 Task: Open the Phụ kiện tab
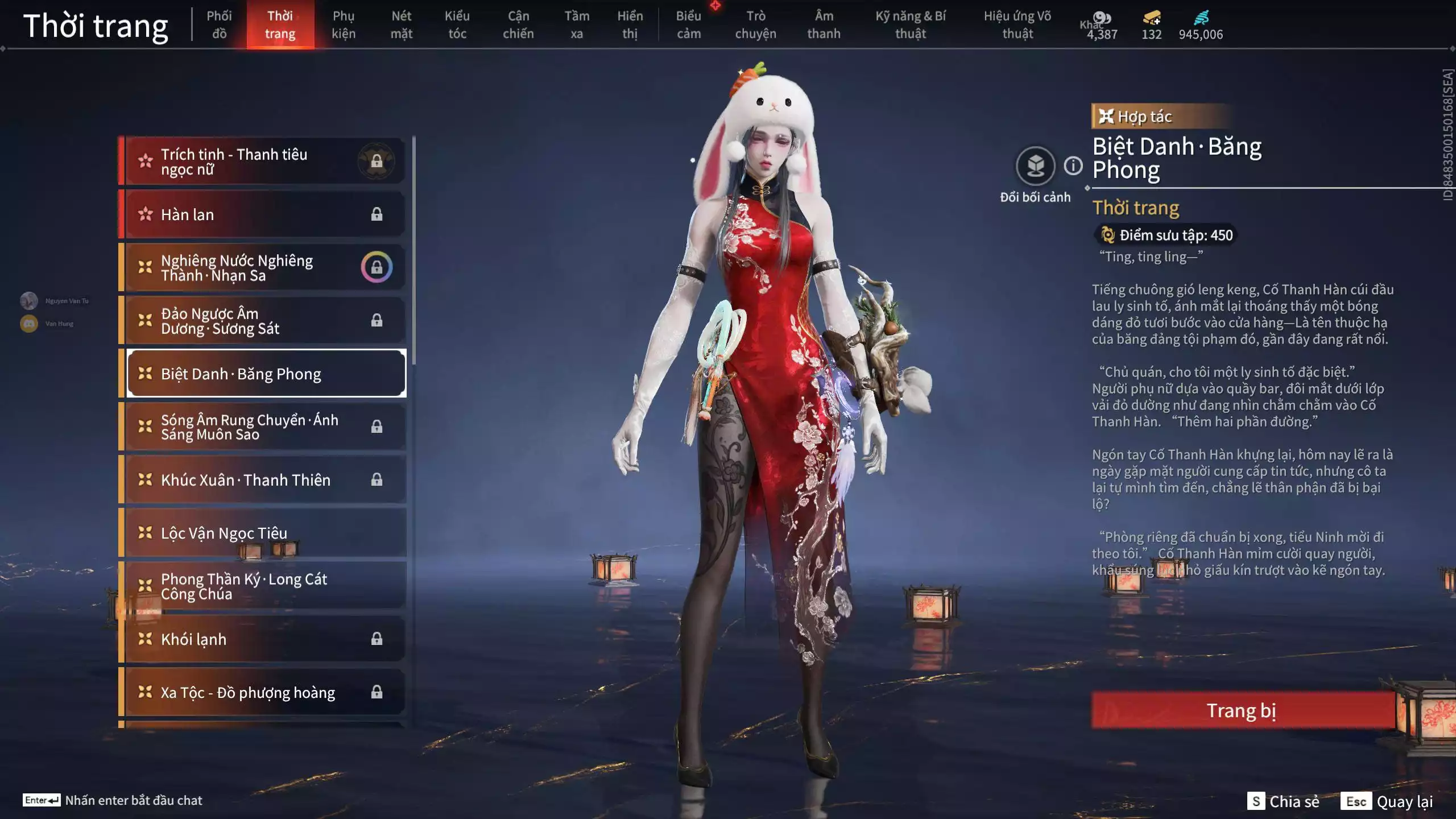pos(344,24)
